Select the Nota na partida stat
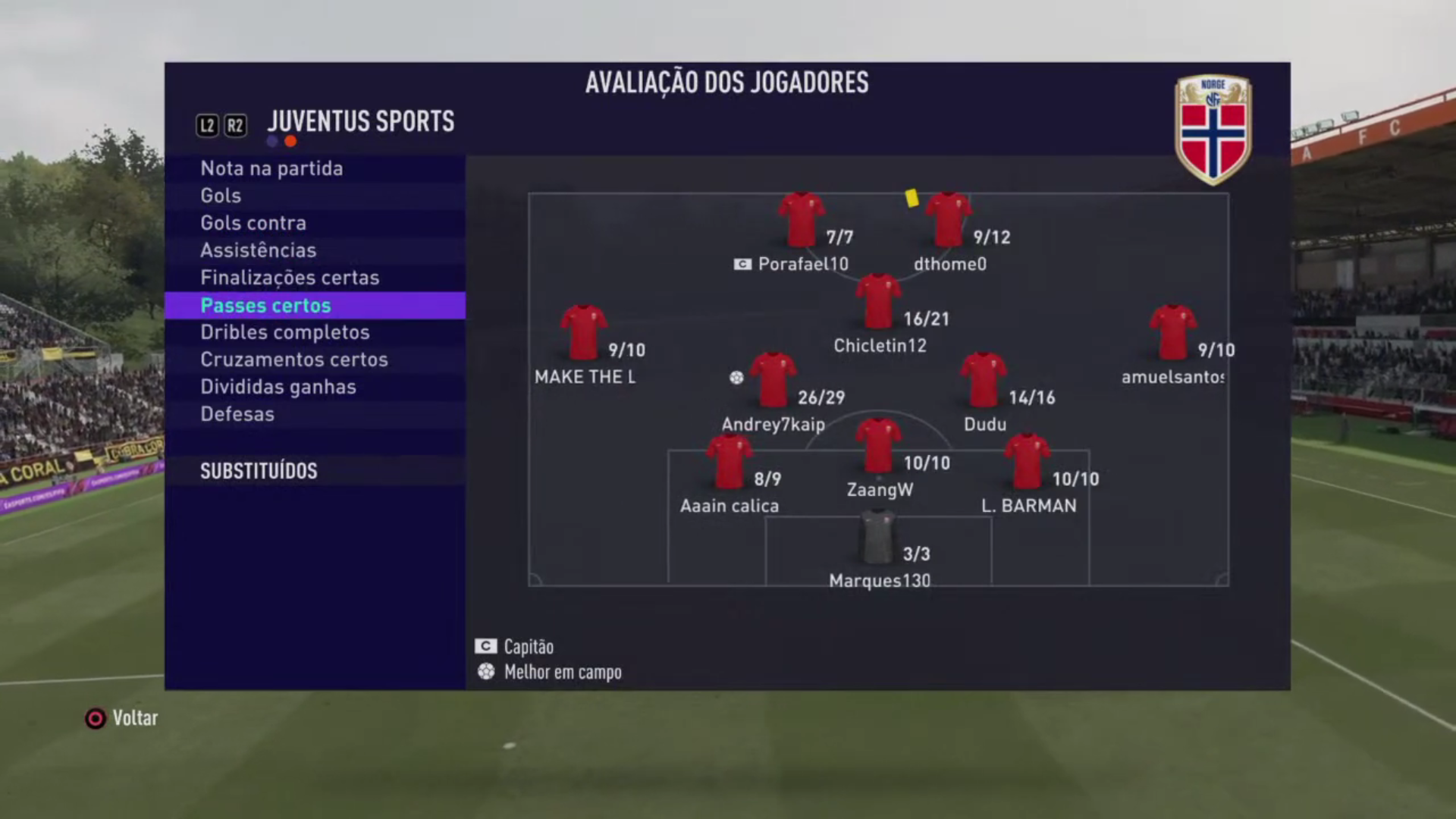The height and width of the screenshot is (819, 1456). (271, 168)
